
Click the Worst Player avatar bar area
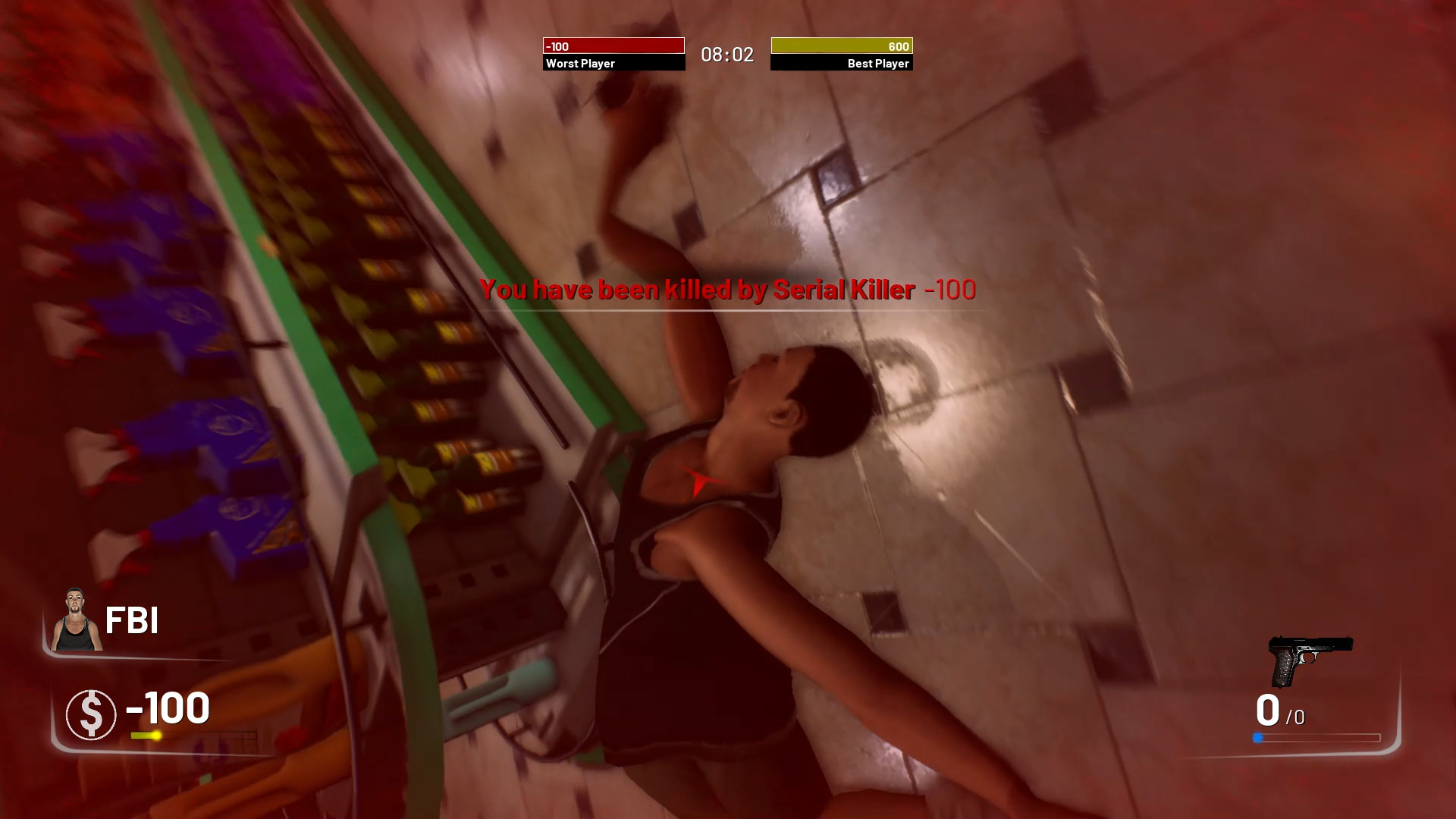pyautogui.click(x=613, y=54)
